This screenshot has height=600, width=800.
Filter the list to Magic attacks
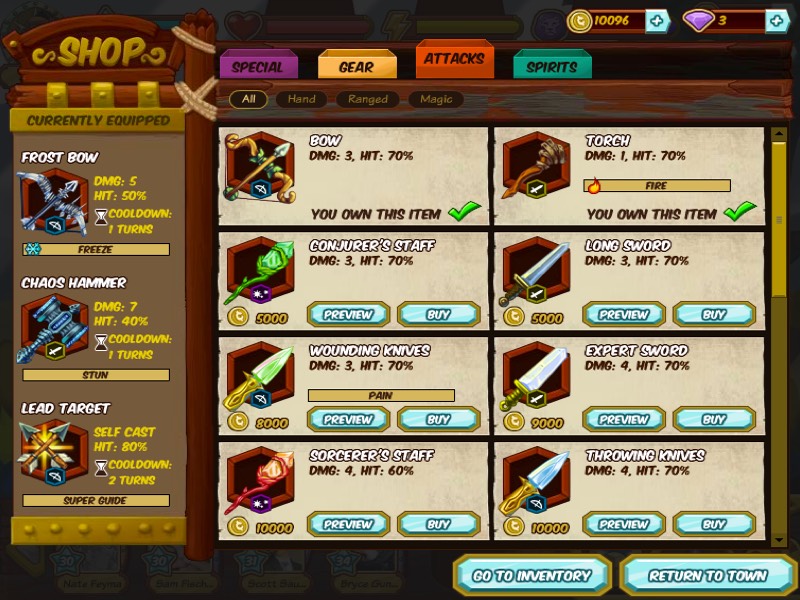[x=436, y=99]
